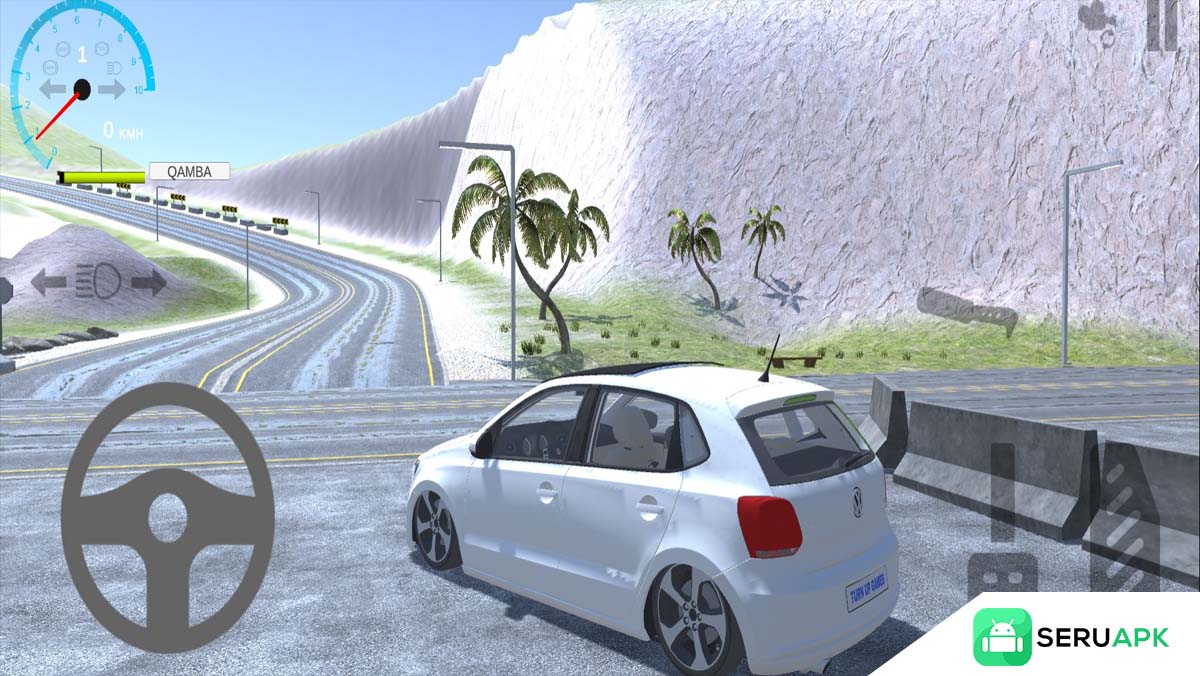Activate right turn signal inside the speedometer
Screen dimensions: 1200x676
click(x=112, y=90)
